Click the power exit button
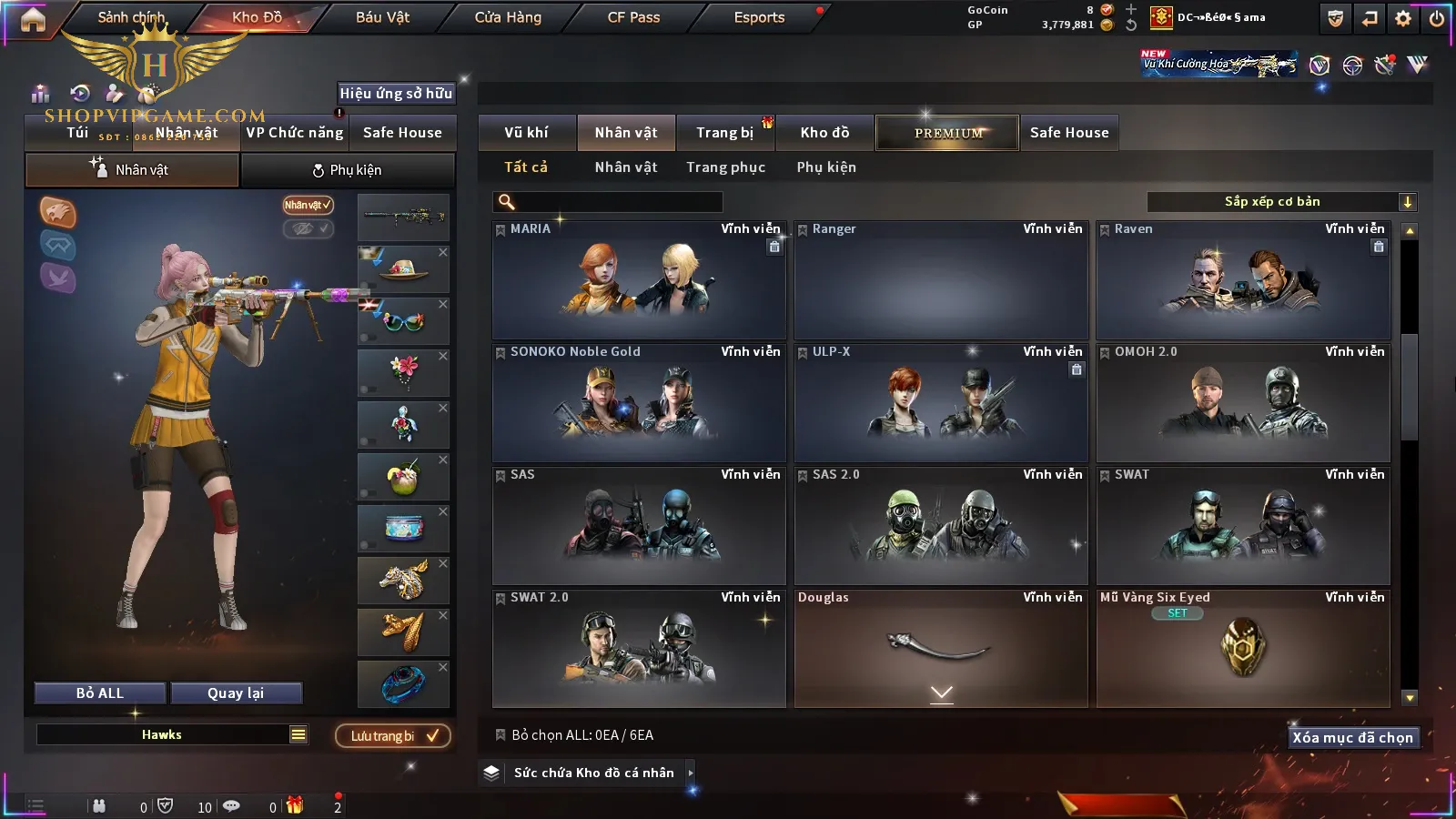Viewport: 1456px width, 819px height. pos(1437,18)
